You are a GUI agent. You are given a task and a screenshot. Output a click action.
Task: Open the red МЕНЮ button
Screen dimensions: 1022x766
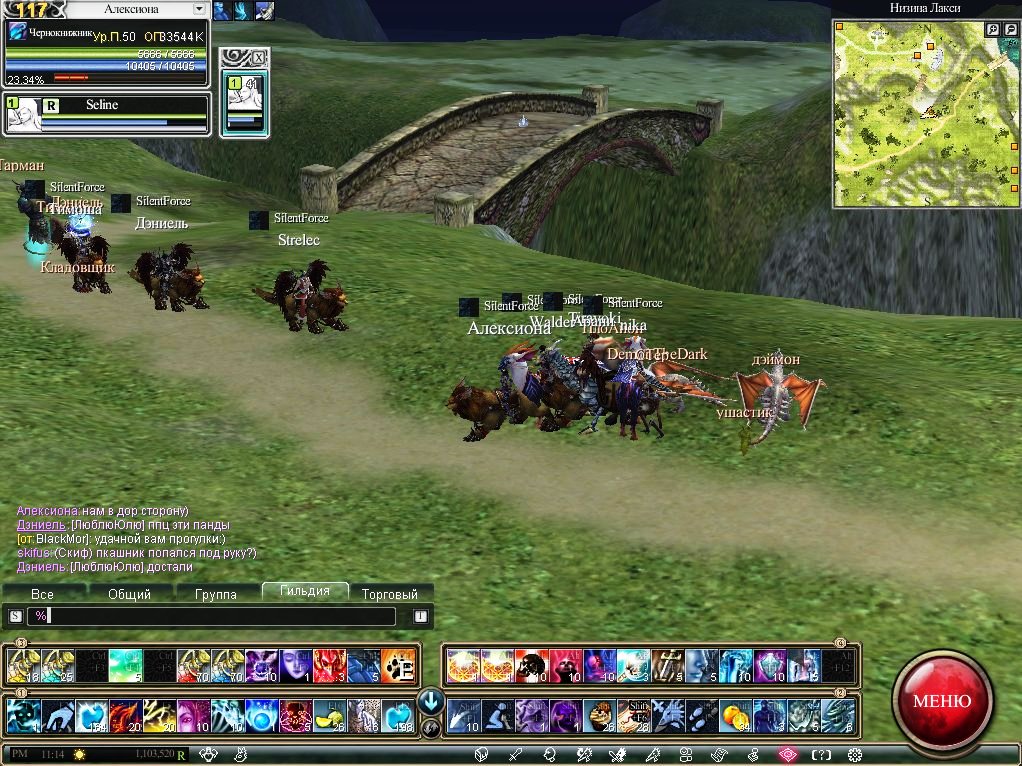pyautogui.click(x=941, y=700)
